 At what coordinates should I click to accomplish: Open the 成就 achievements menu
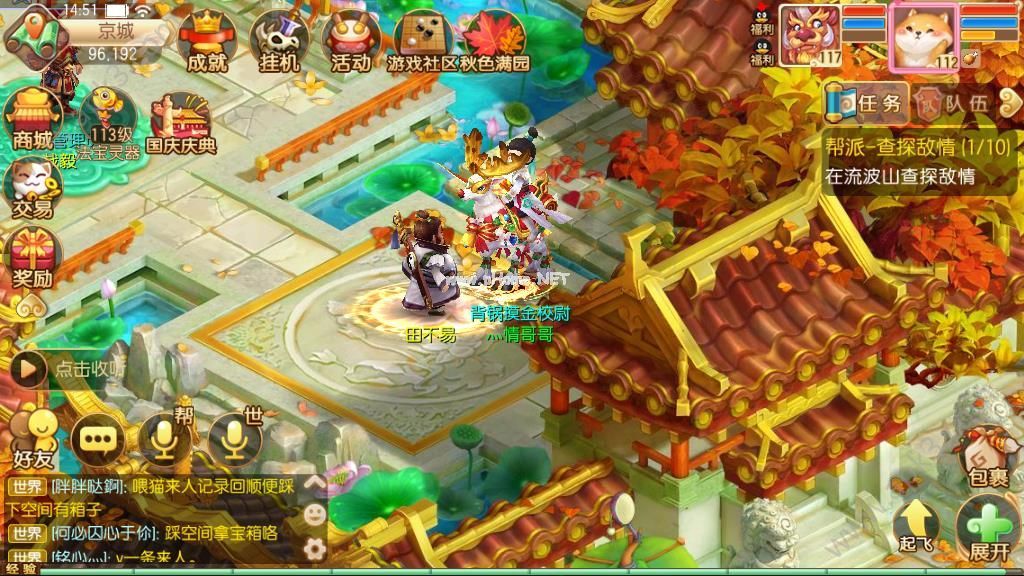tap(207, 40)
